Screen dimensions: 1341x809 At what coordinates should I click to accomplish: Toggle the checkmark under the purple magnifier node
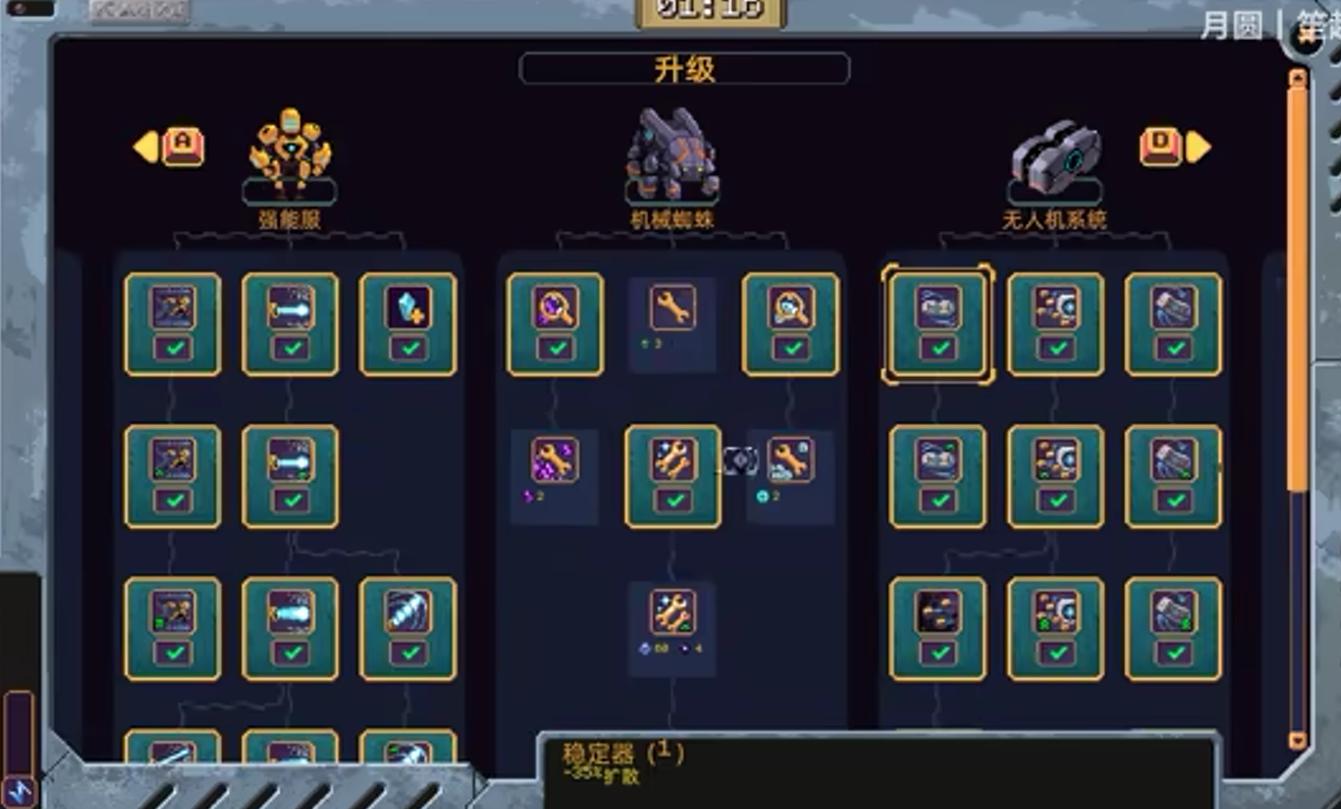[x=554, y=348]
